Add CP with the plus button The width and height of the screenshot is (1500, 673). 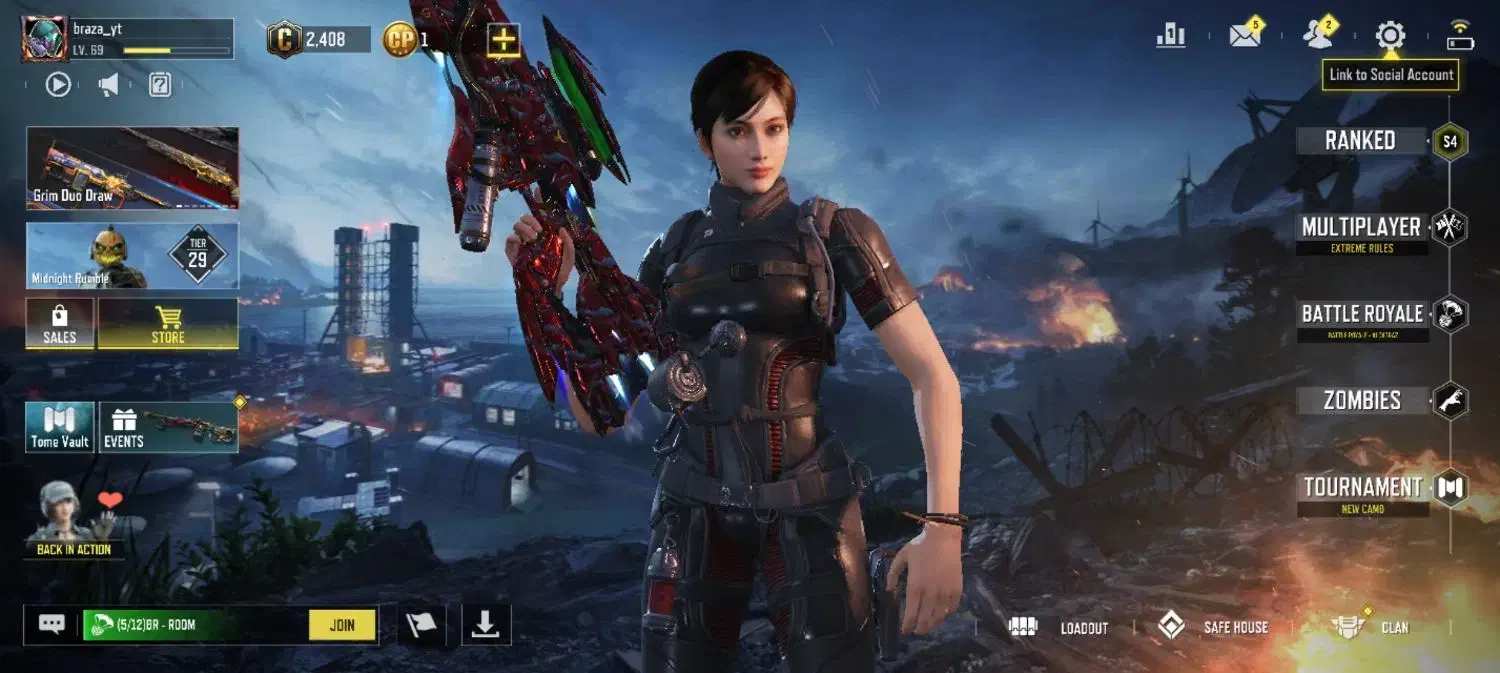pyautogui.click(x=503, y=40)
